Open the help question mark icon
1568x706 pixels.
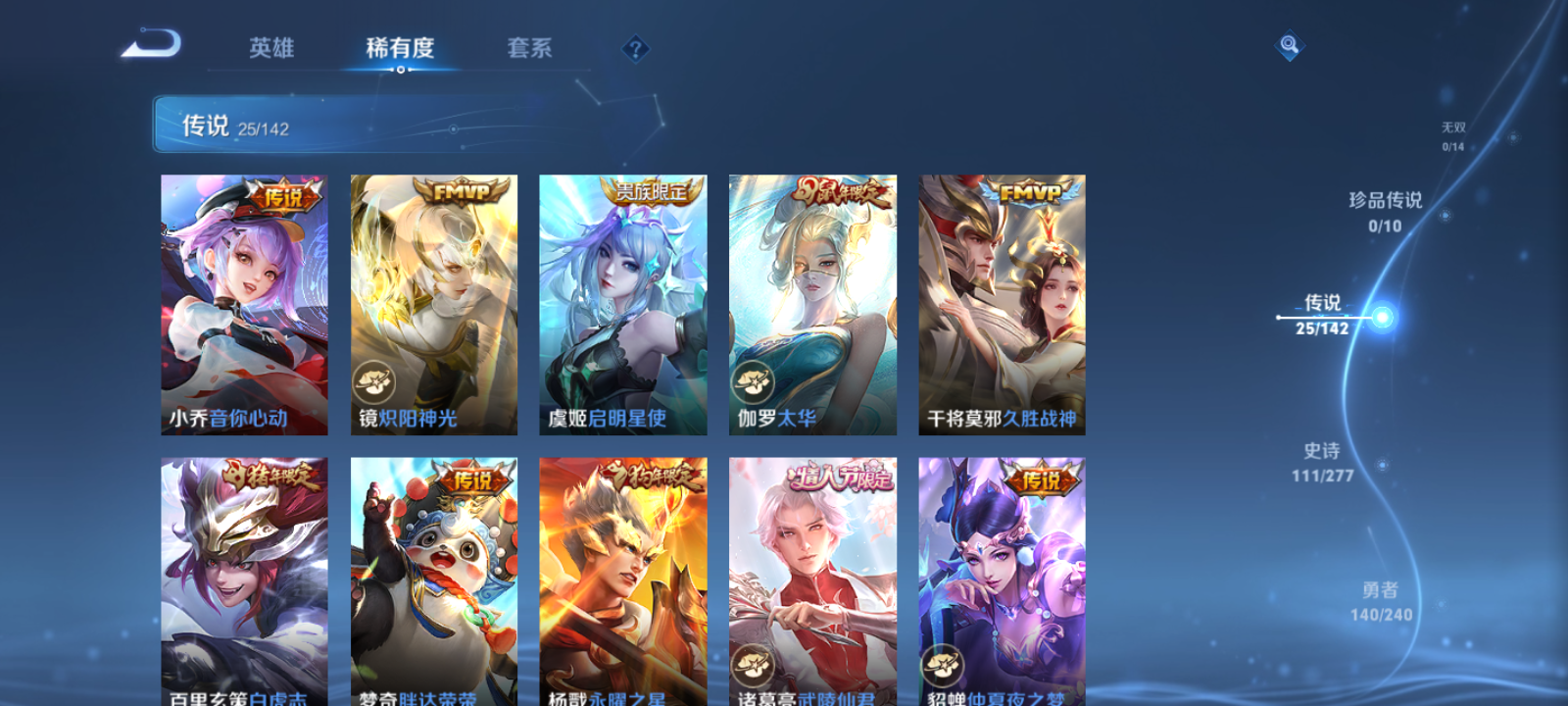click(x=637, y=47)
